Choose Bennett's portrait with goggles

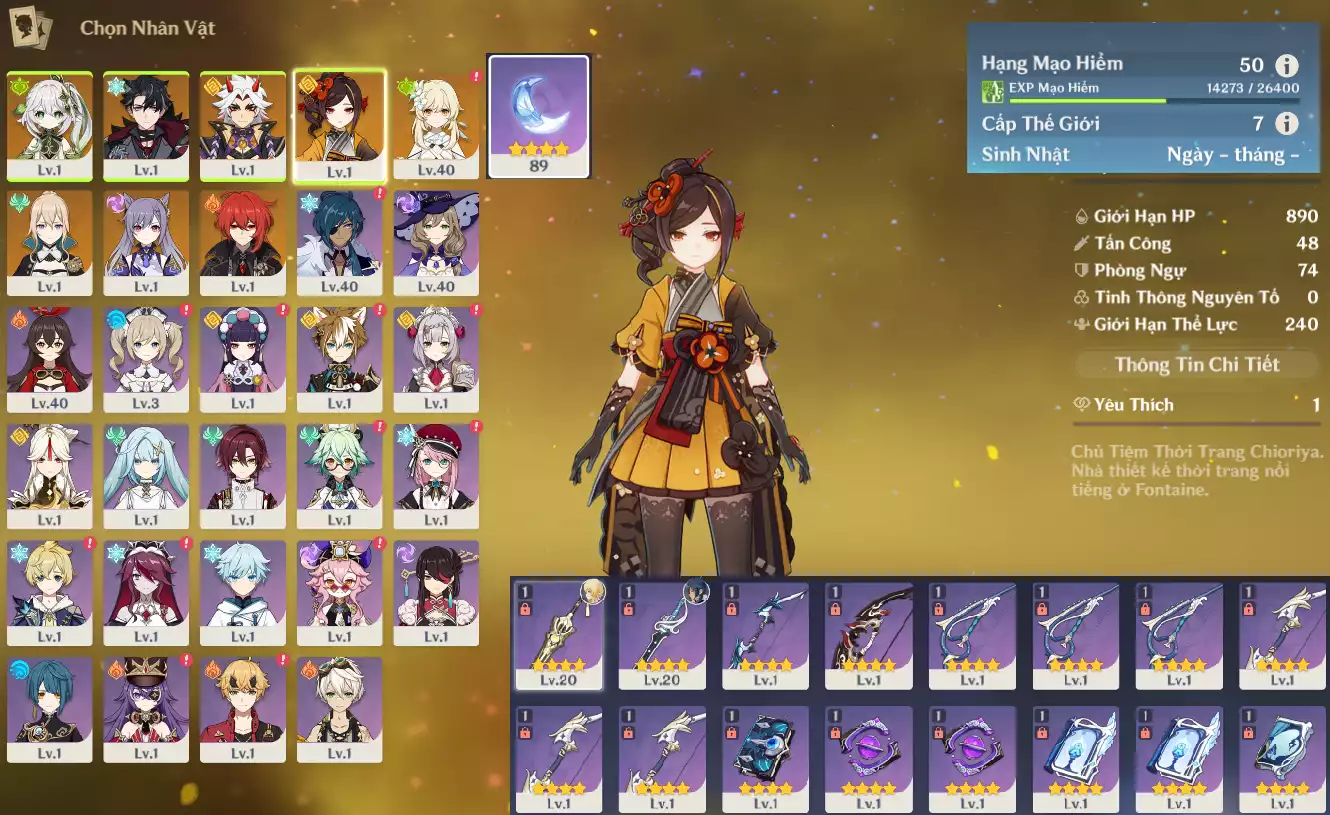tap(340, 703)
